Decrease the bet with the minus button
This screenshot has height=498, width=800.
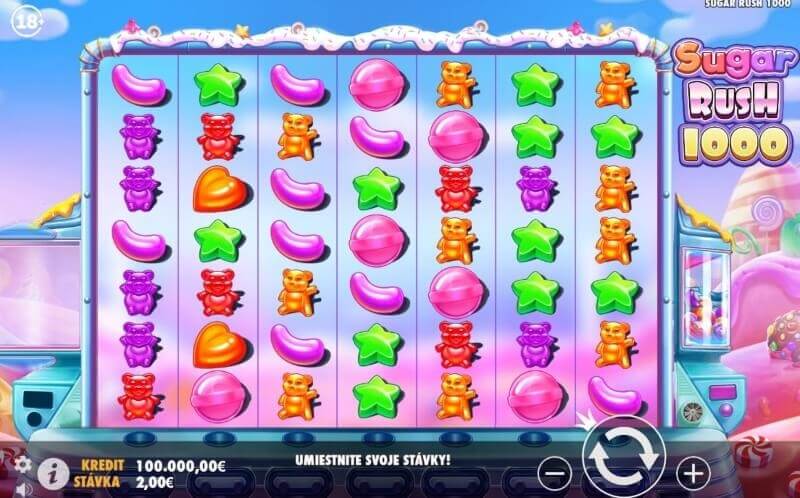[558, 469]
